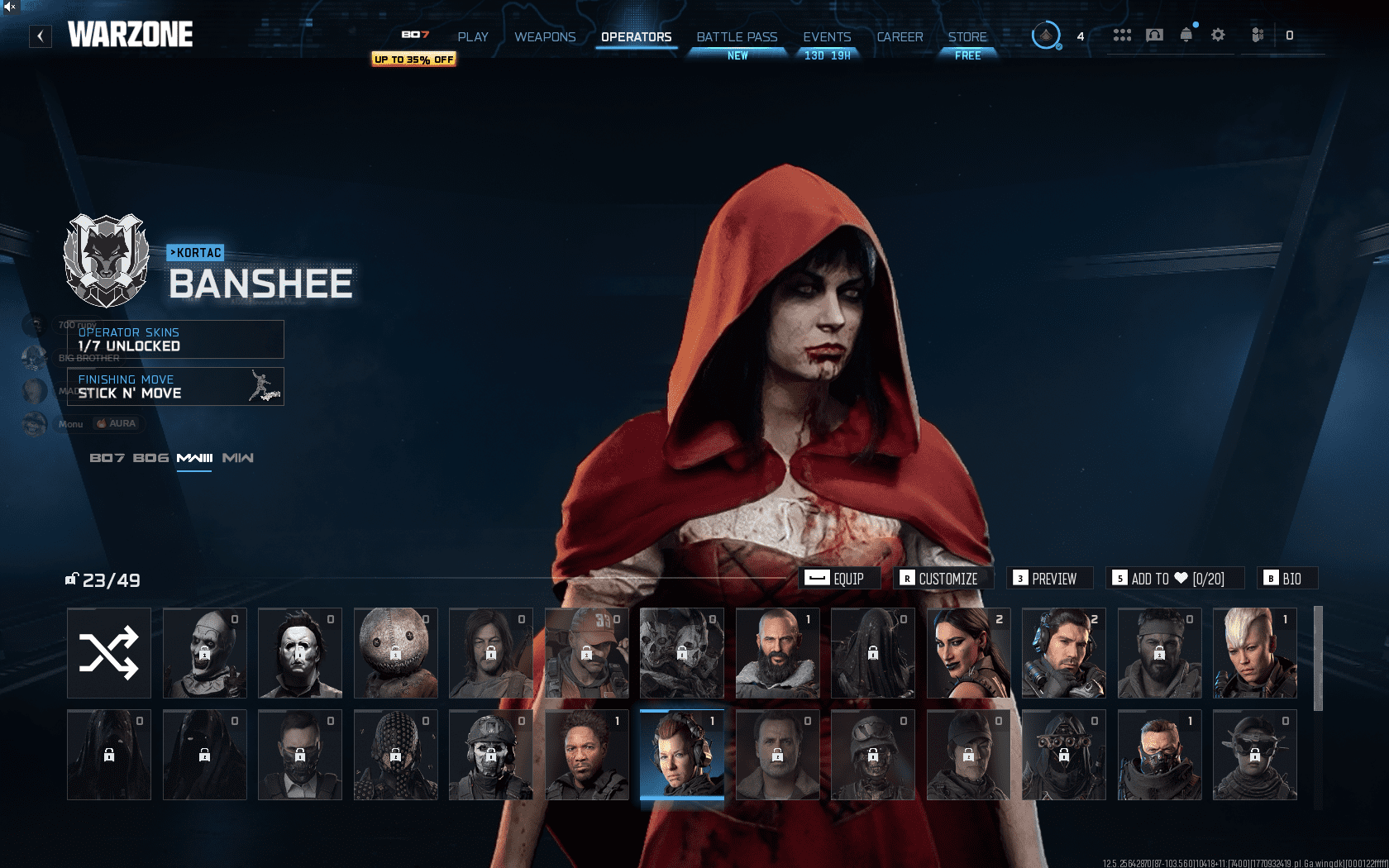
Task: Click the COD Points currency icon
Action: [1258, 34]
